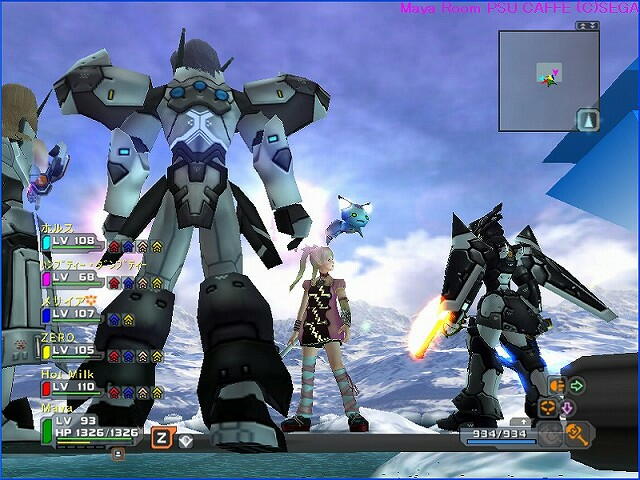Select the LV 107 party member row
The image size is (640, 480).
click(75, 313)
